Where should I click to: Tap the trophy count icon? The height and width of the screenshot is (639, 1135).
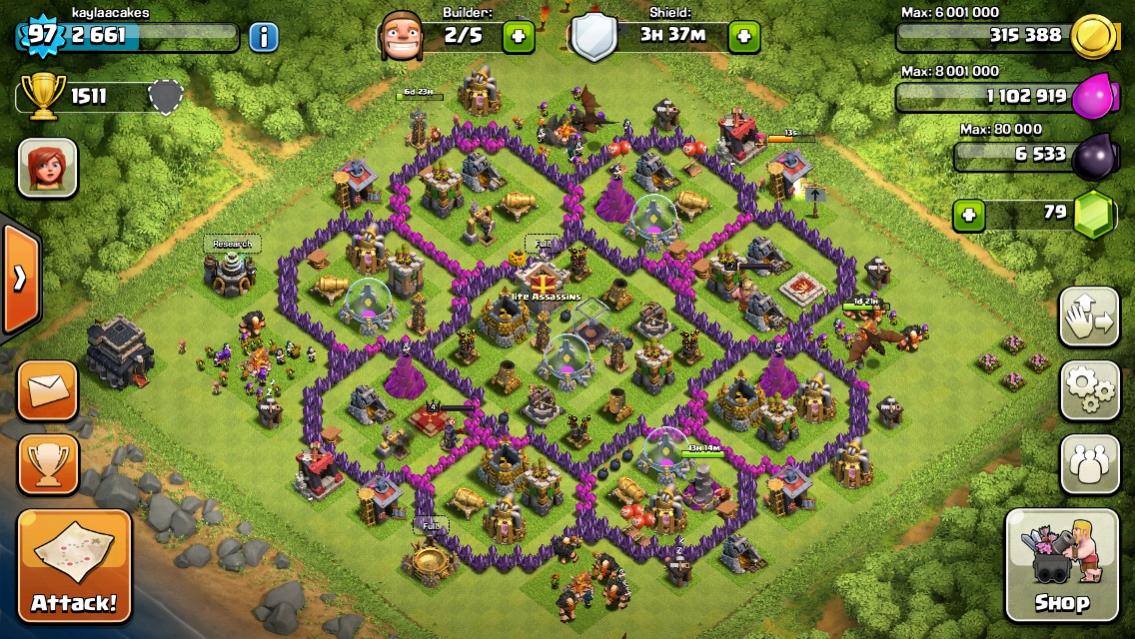click(x=41, y=96)
